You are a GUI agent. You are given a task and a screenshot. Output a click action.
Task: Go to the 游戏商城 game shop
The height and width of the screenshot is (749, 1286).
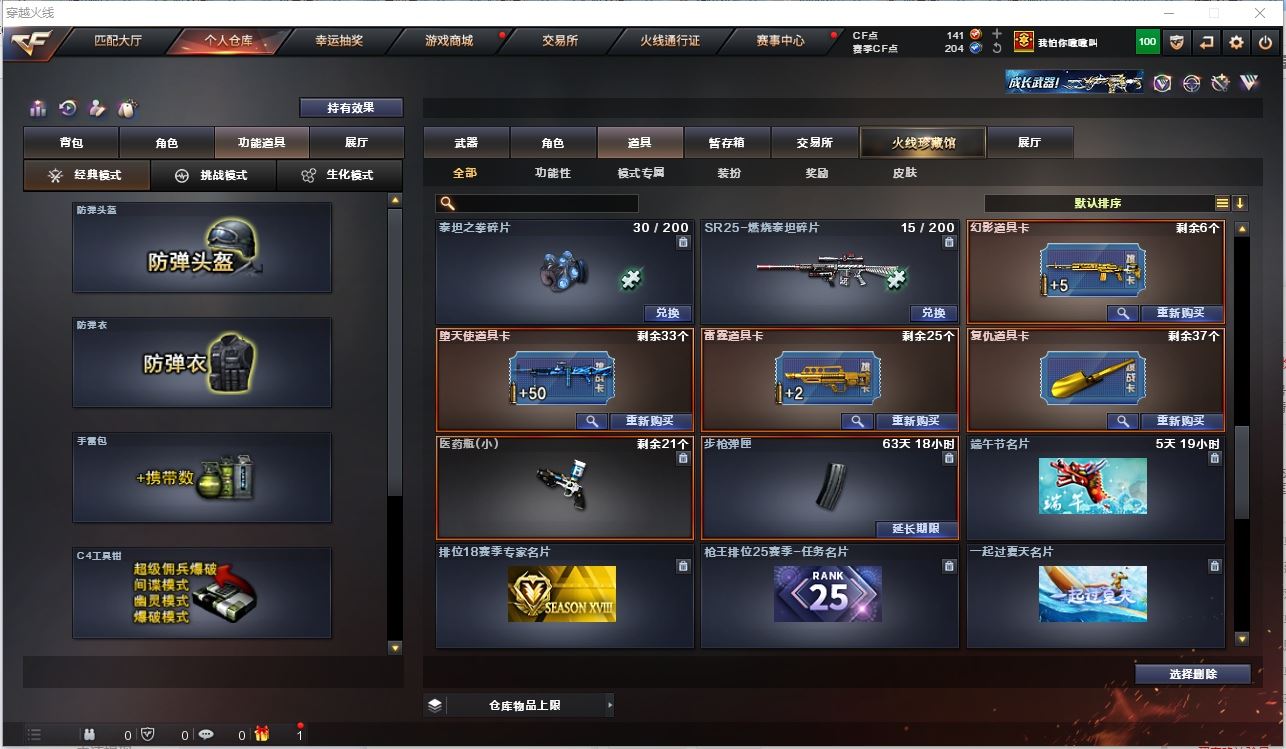tap(449, 41)
